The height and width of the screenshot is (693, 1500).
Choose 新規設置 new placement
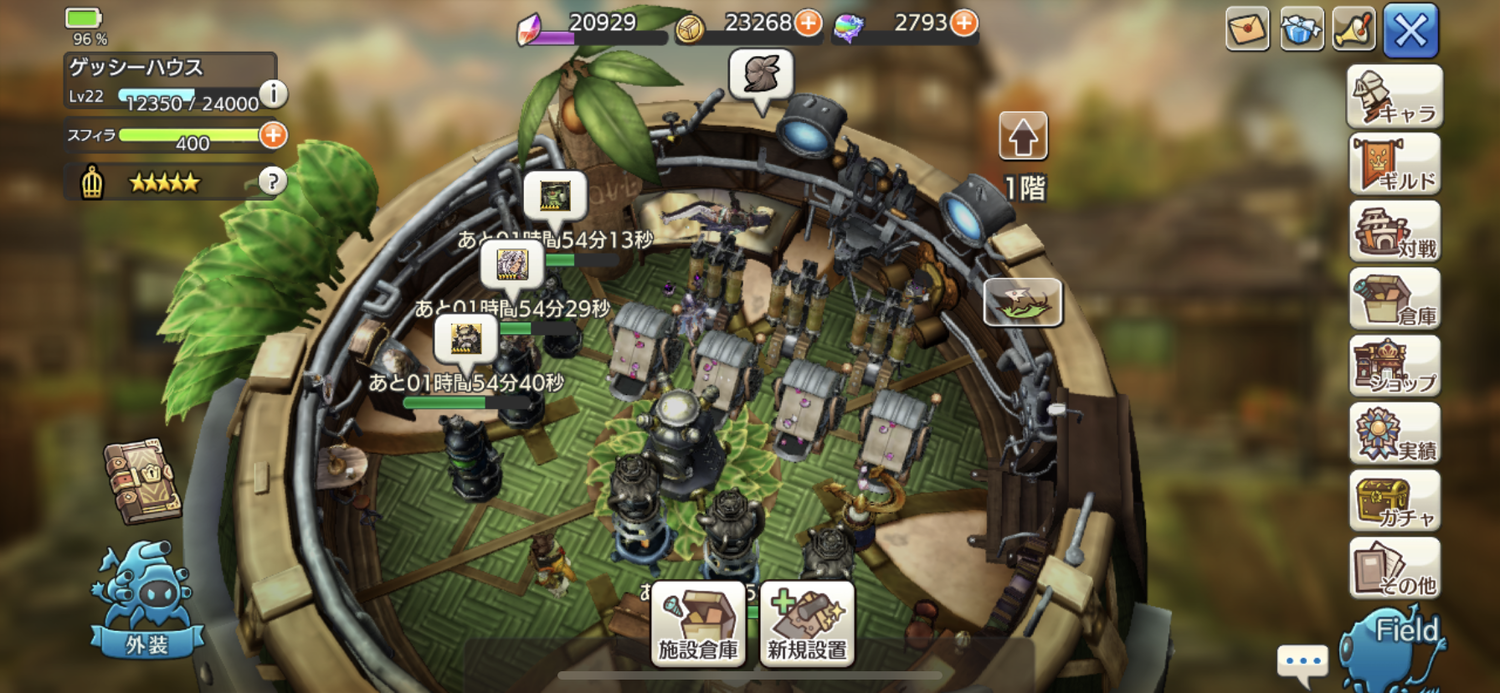point(807,625)
